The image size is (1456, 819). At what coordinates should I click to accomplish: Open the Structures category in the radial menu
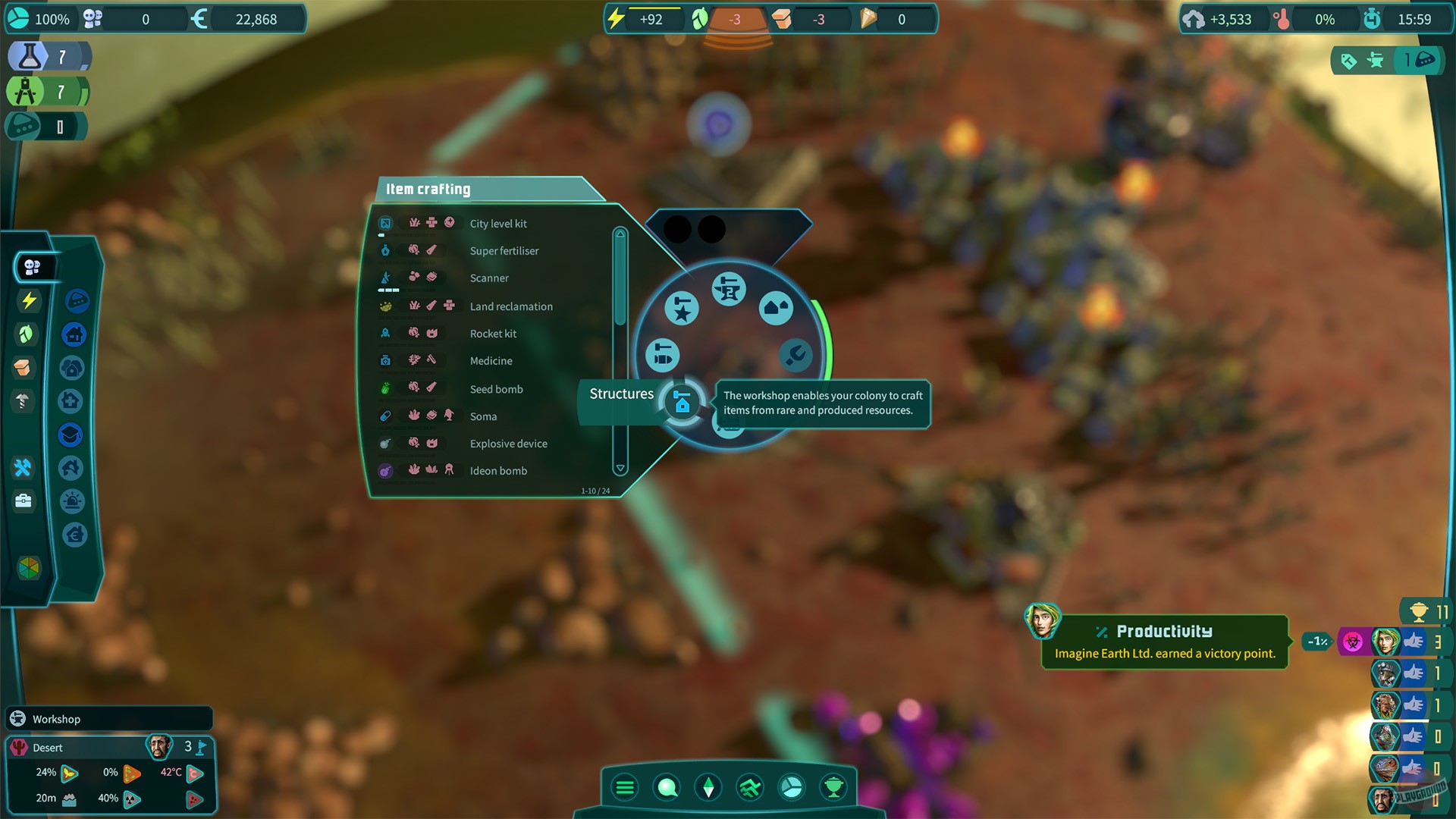click(x=681, y=403)
